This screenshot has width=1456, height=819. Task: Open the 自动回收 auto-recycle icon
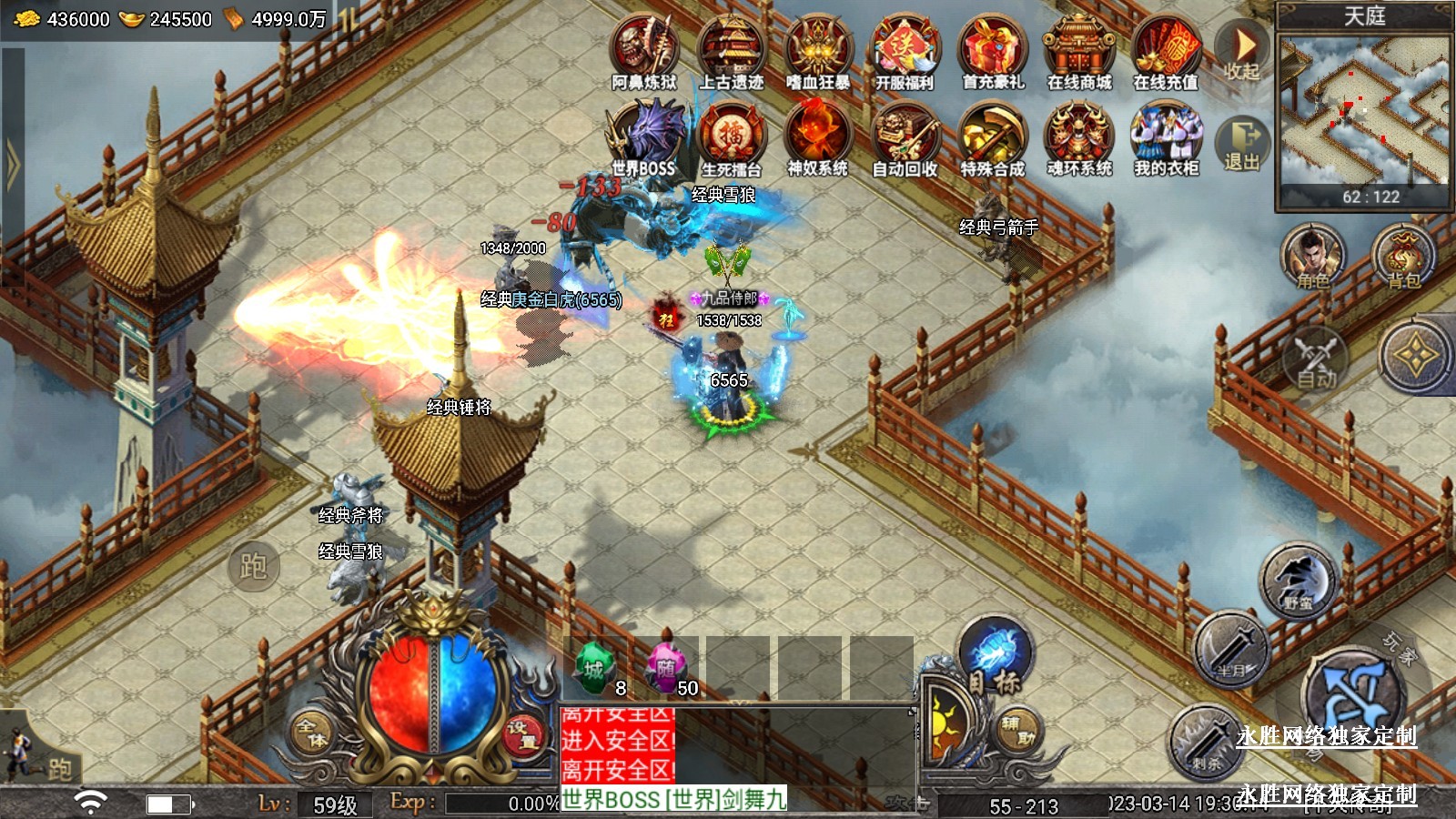(905, 138)
